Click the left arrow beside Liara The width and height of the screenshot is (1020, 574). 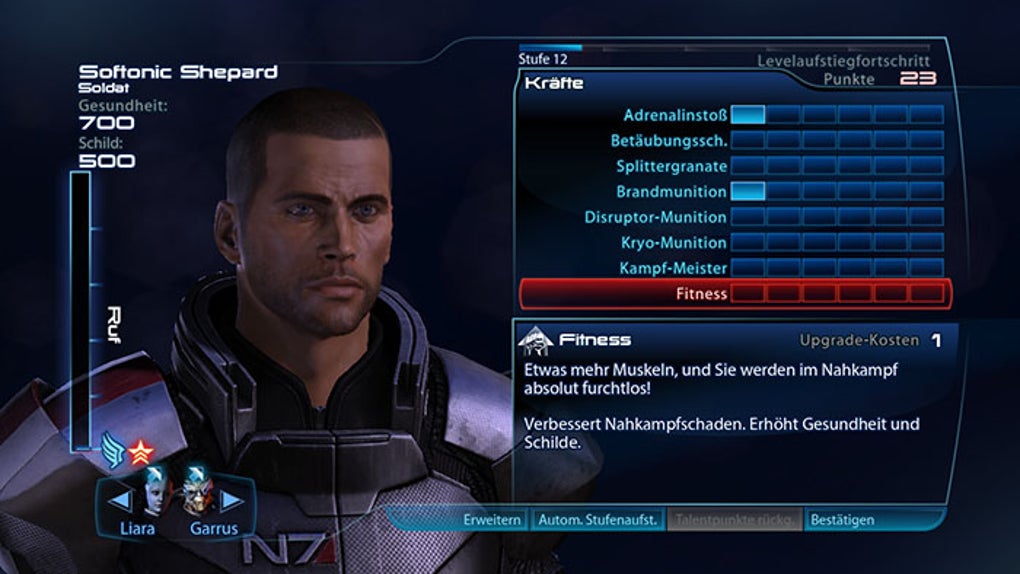(x=119, y=498)
